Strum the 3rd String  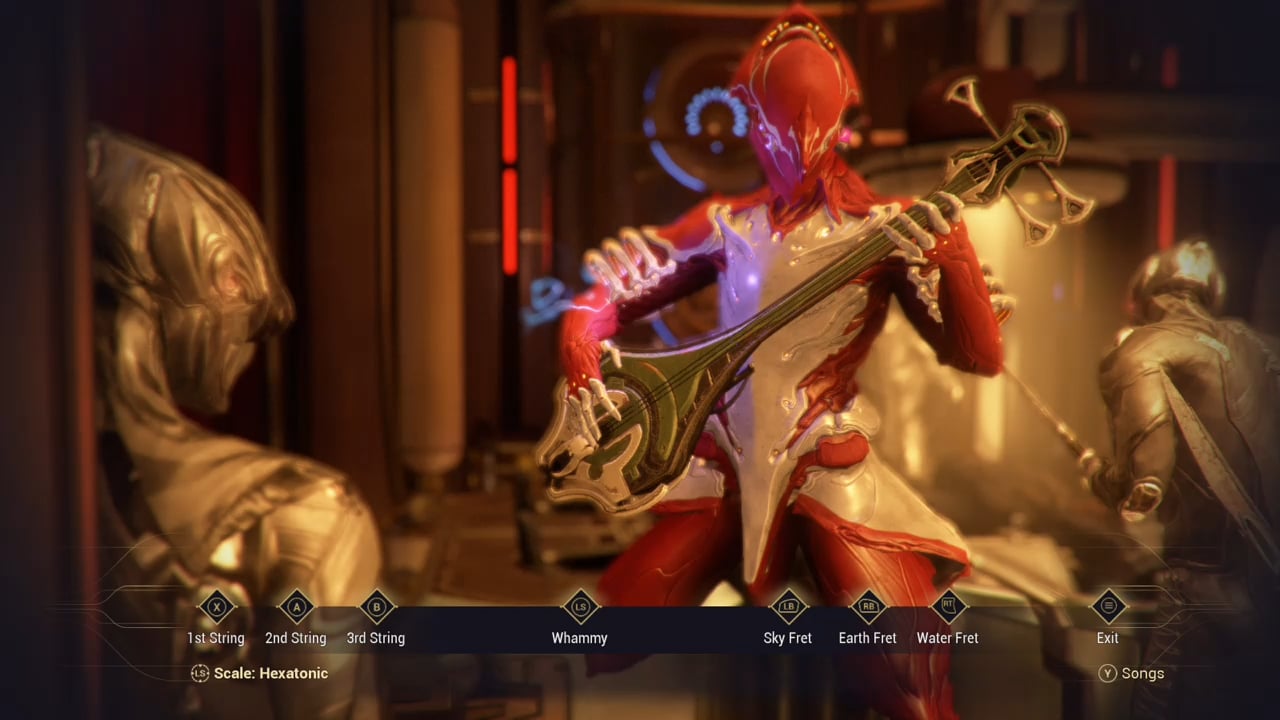coord(376,607)
